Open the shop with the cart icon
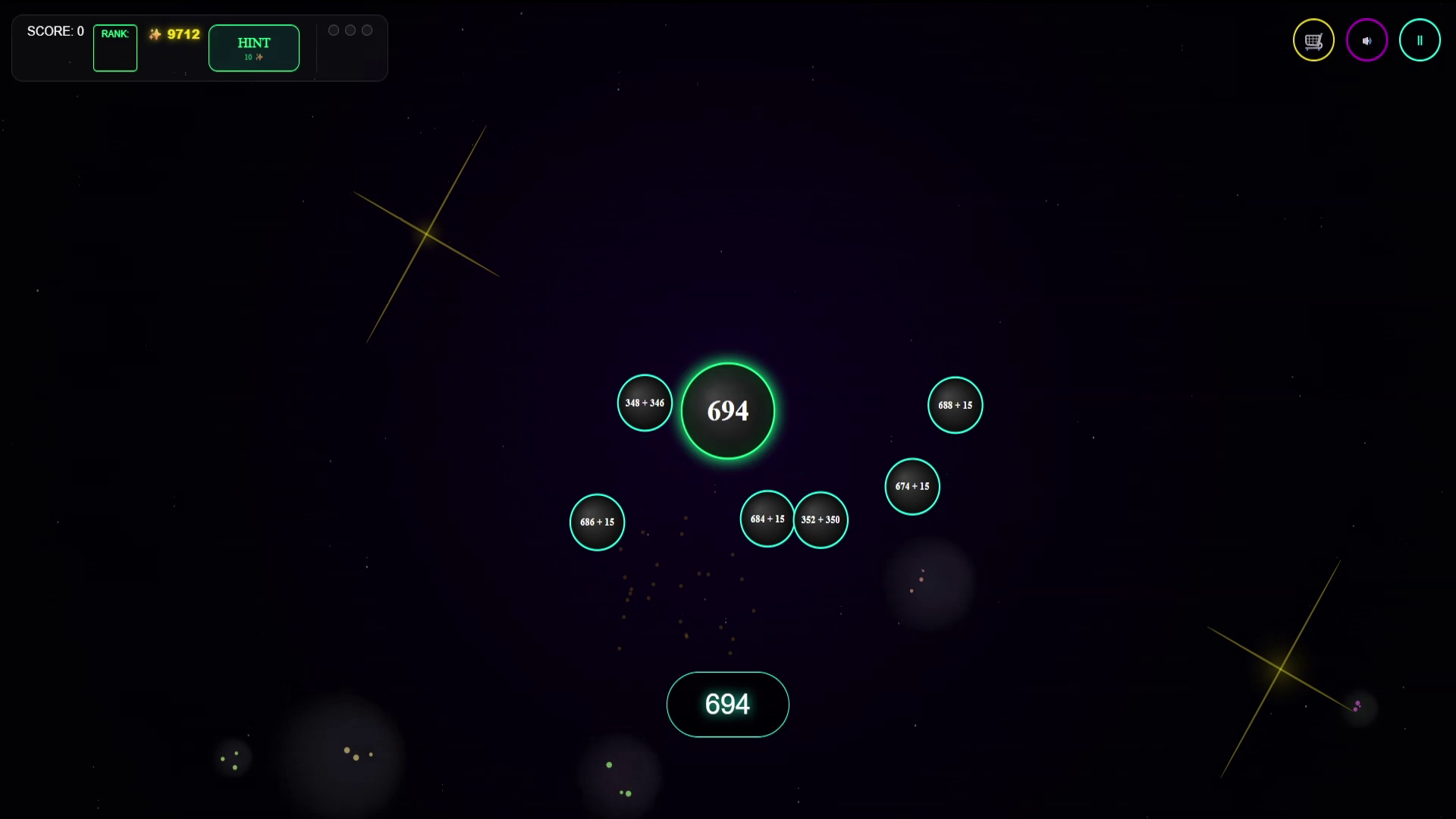The width and height of the screenshot is (1456, 819). point(1313,39)
